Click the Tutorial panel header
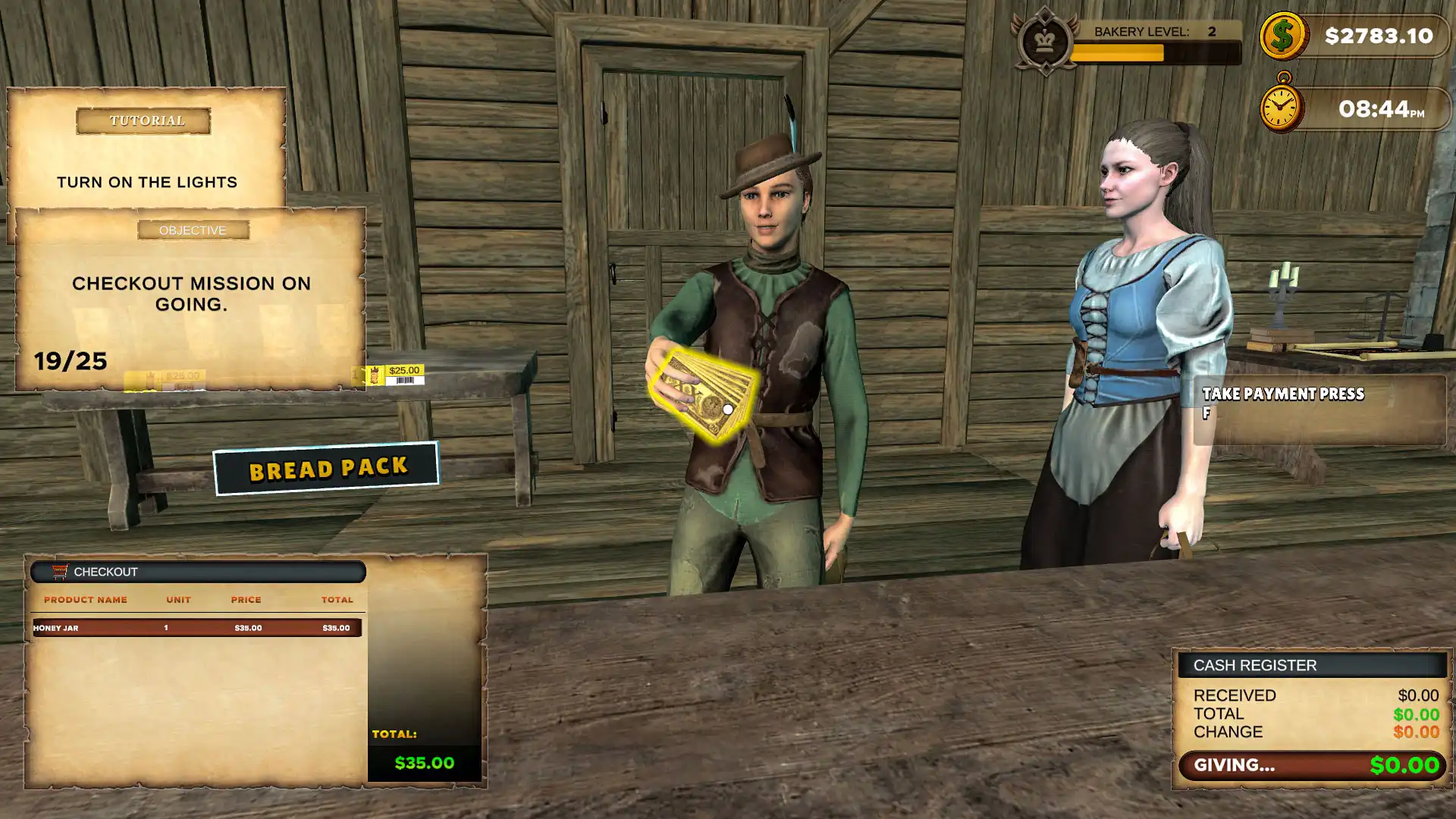Image resolution: width=1456 pixels, height=819 pixels. (x=143, y=121)
